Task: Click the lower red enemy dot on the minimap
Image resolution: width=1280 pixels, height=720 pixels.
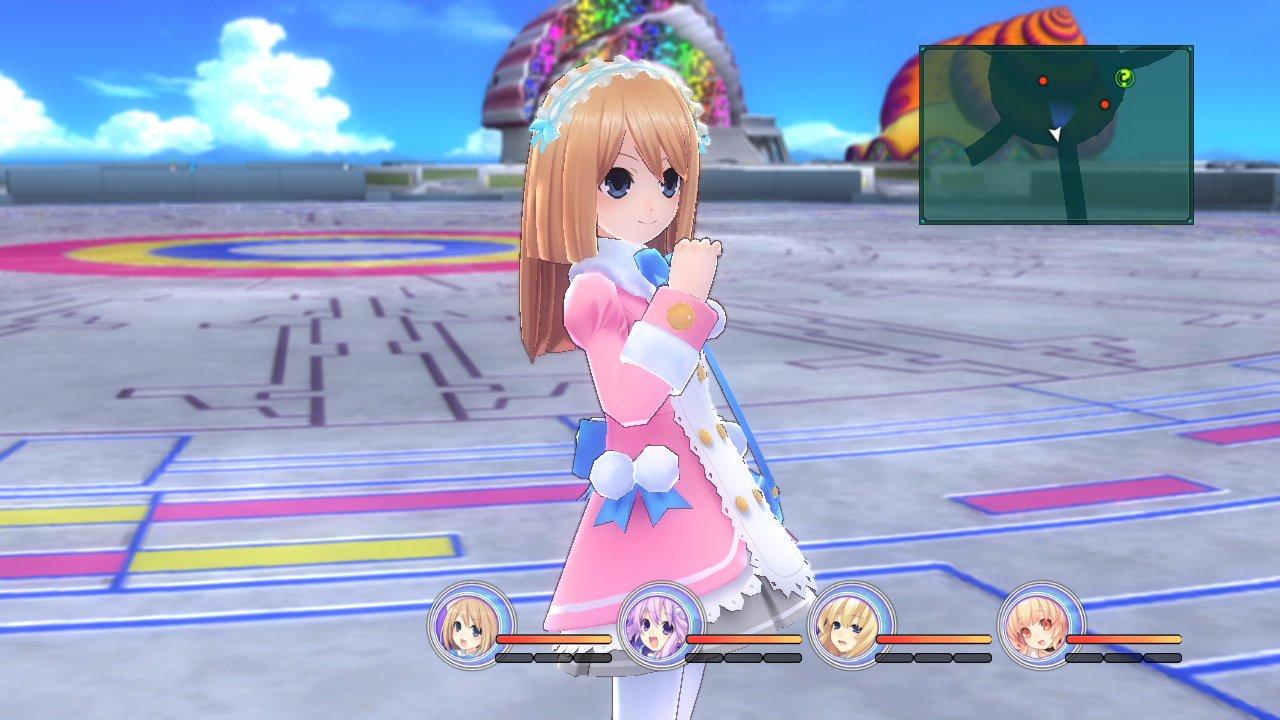Action: [1104, 104]
